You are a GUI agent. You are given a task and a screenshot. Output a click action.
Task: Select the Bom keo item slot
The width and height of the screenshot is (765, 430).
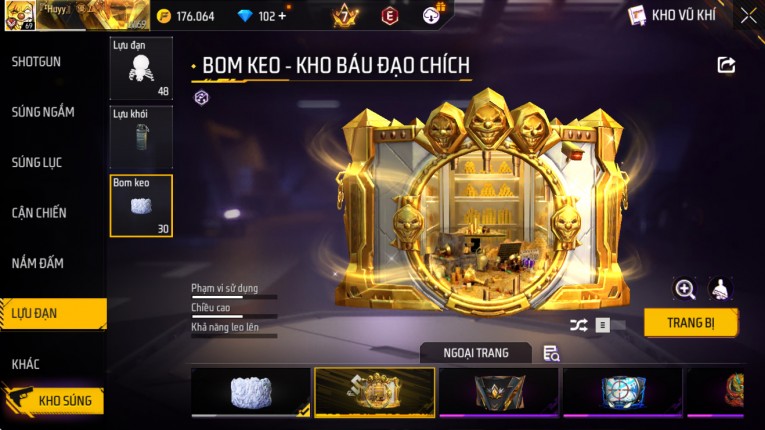[x=141, y=206]
